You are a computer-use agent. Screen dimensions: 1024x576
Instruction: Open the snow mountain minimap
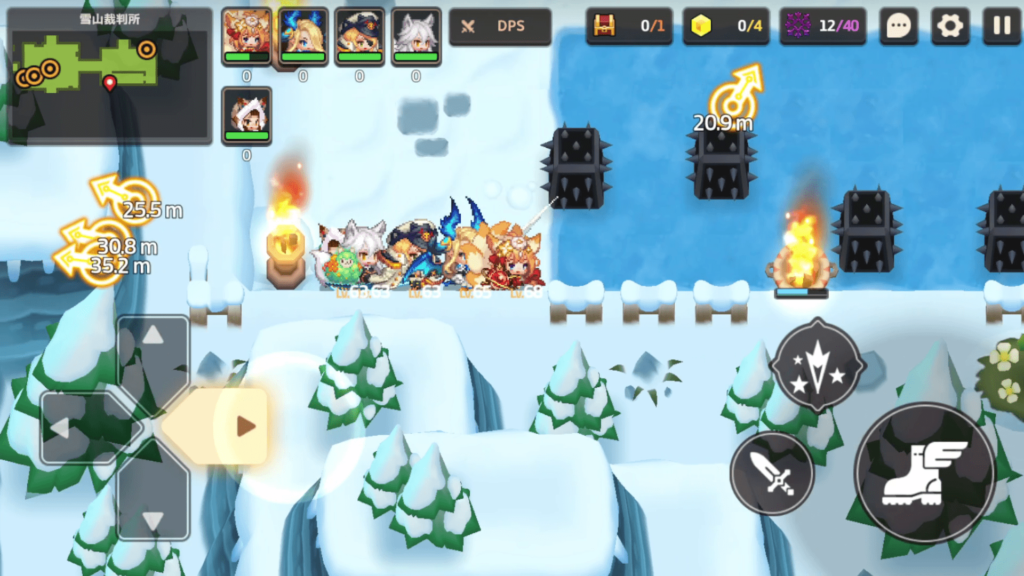pyautogui.click(x=109, y=76)
